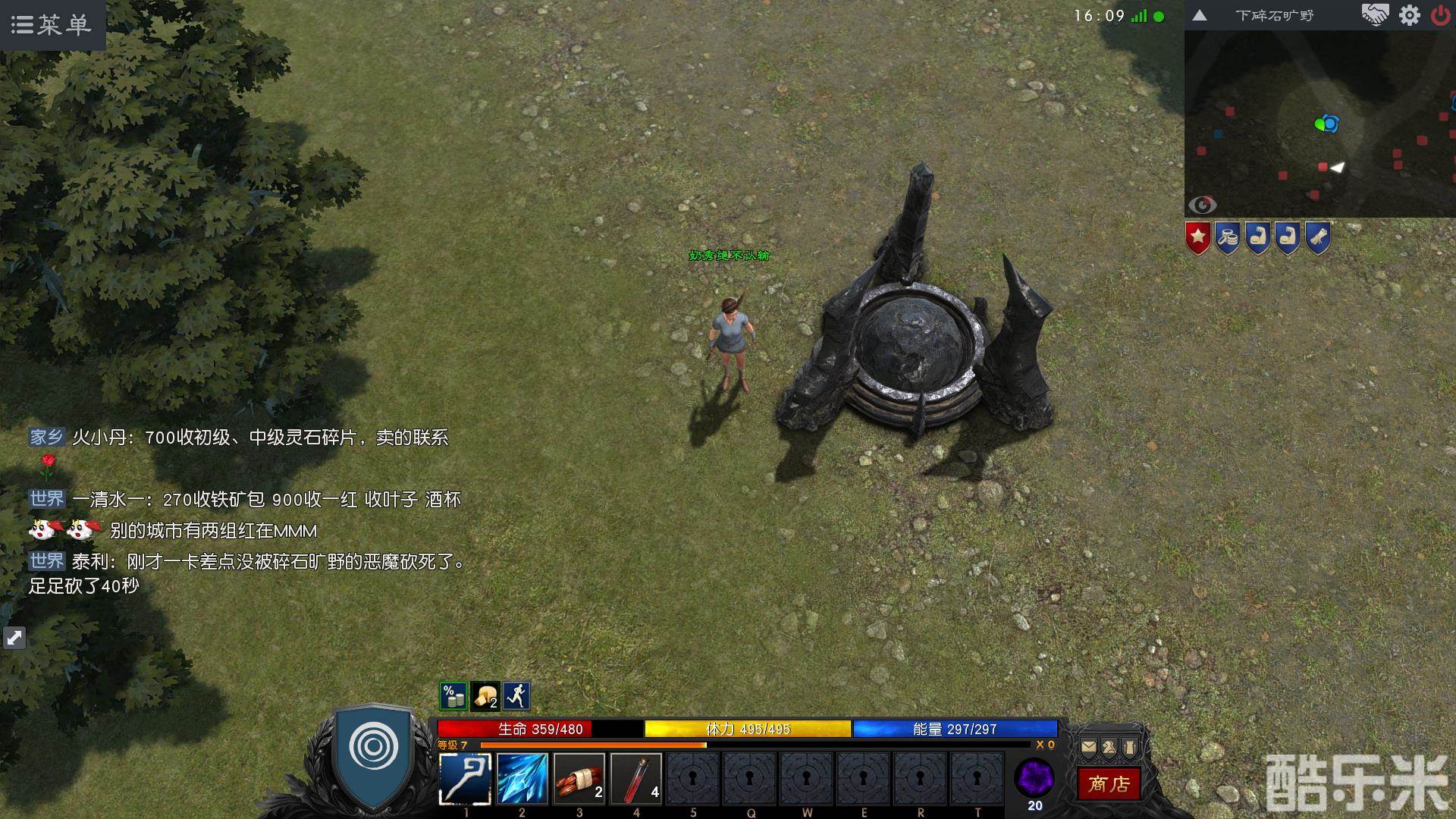
Task: Select the staff attack skill slot
Action: point(465,778)
